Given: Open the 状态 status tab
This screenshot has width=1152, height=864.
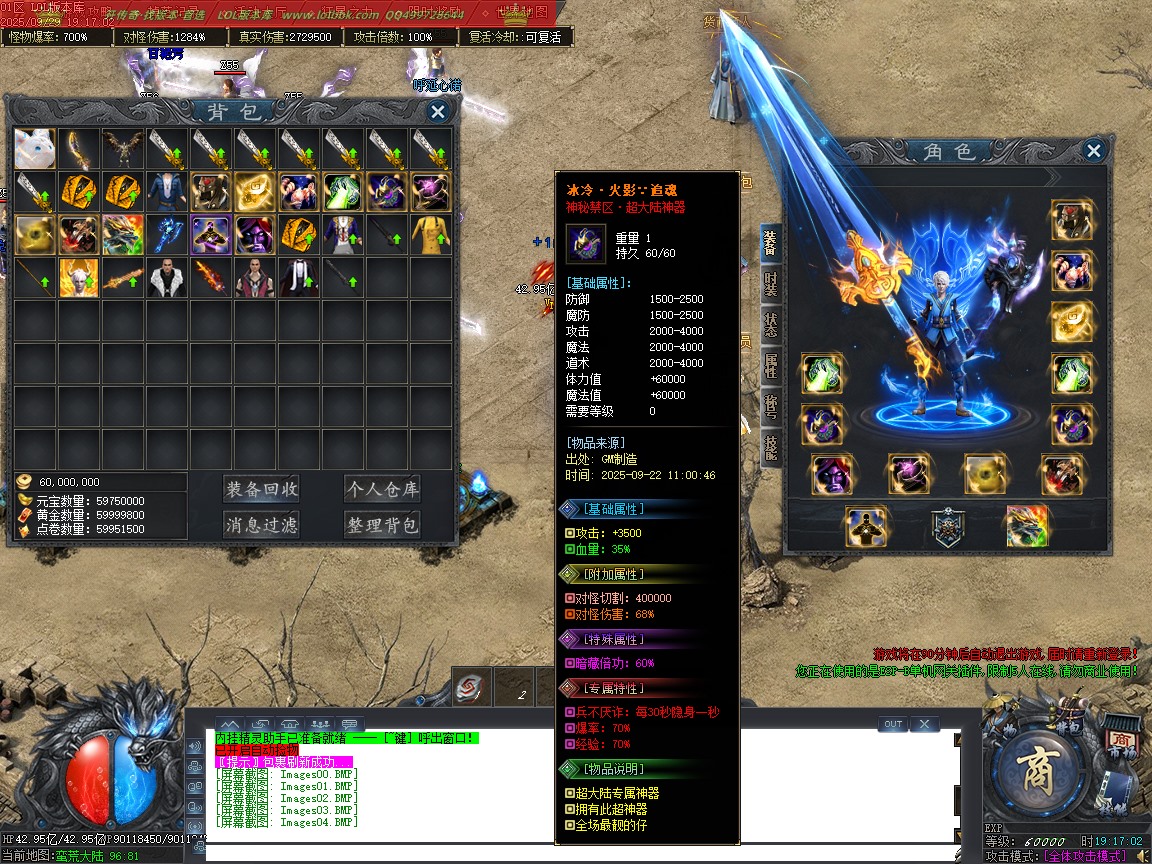Looking at the screenshot, I should pyautogui.click(x=770, y=325).
